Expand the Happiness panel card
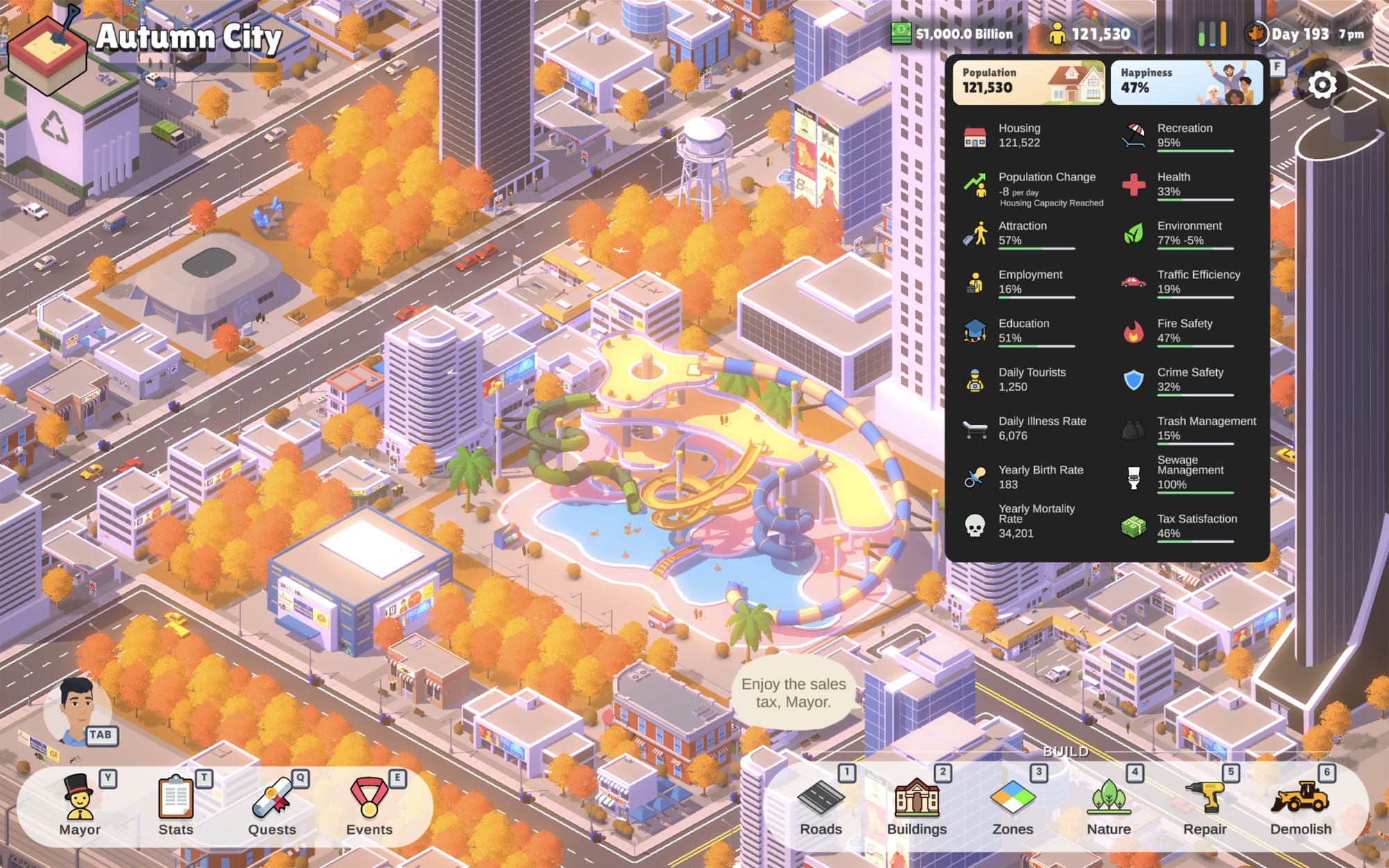The height and width of the screenshot is (868, 1389). pos(1186,81)
